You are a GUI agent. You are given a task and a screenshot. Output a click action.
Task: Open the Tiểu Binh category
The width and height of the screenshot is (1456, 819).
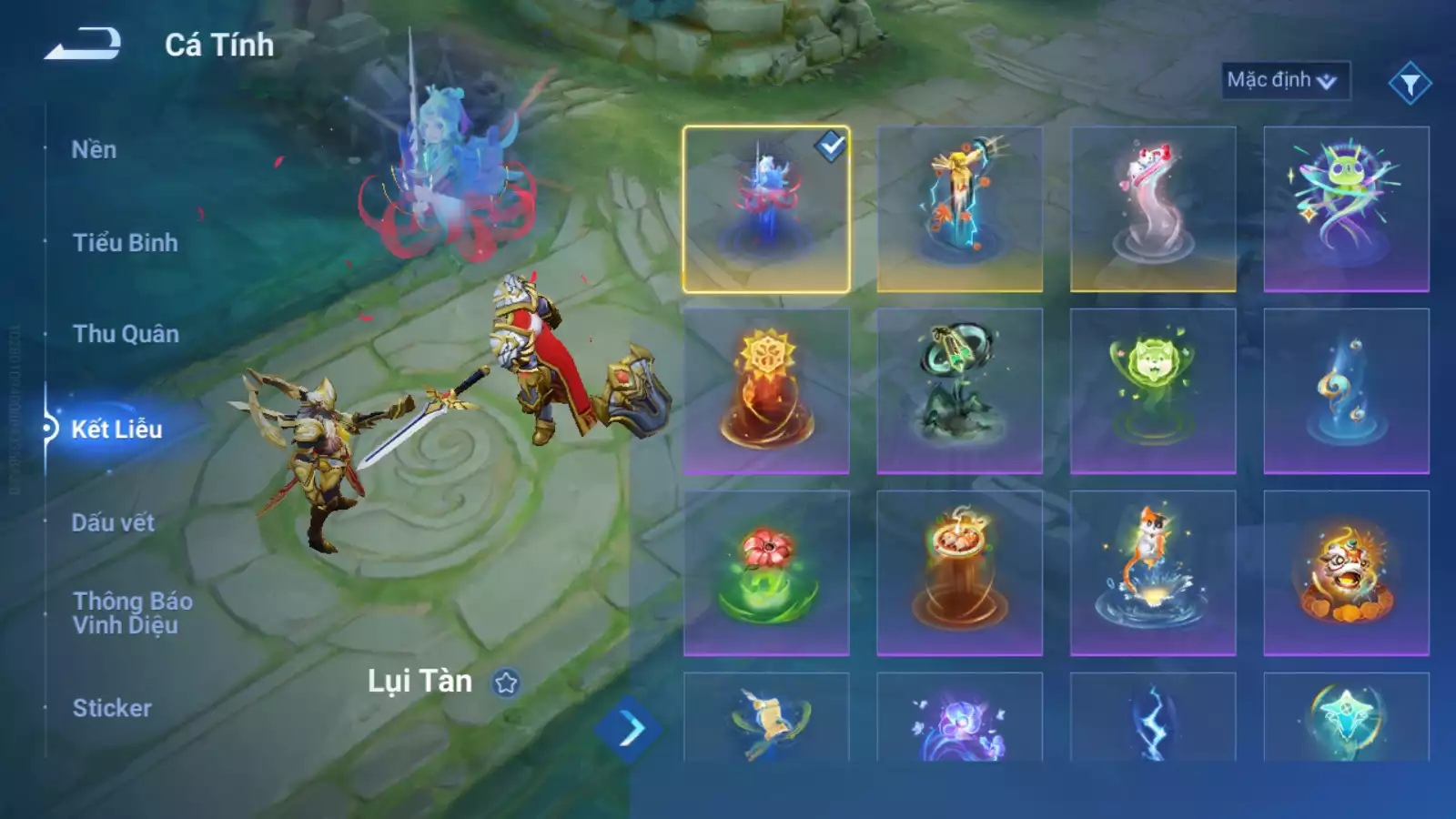(125, 243)
